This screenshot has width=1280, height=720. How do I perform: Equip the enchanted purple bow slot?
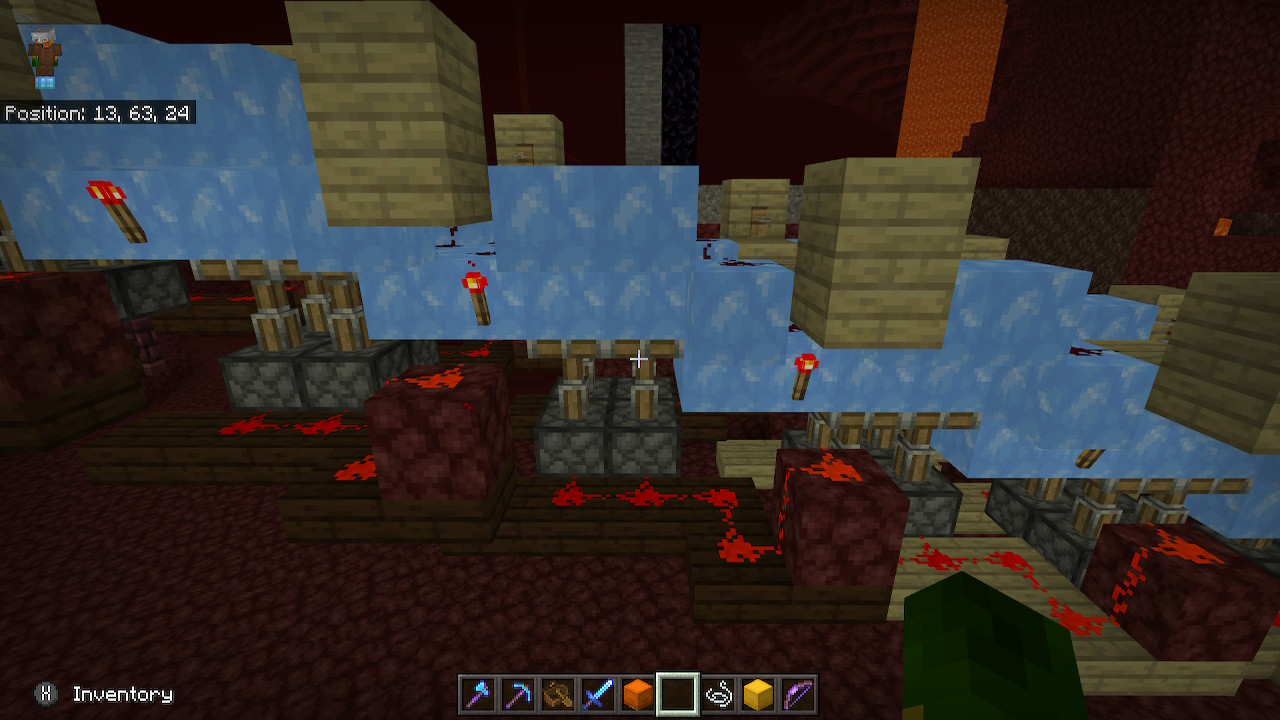pyautogui.click(x=798, y=694)
